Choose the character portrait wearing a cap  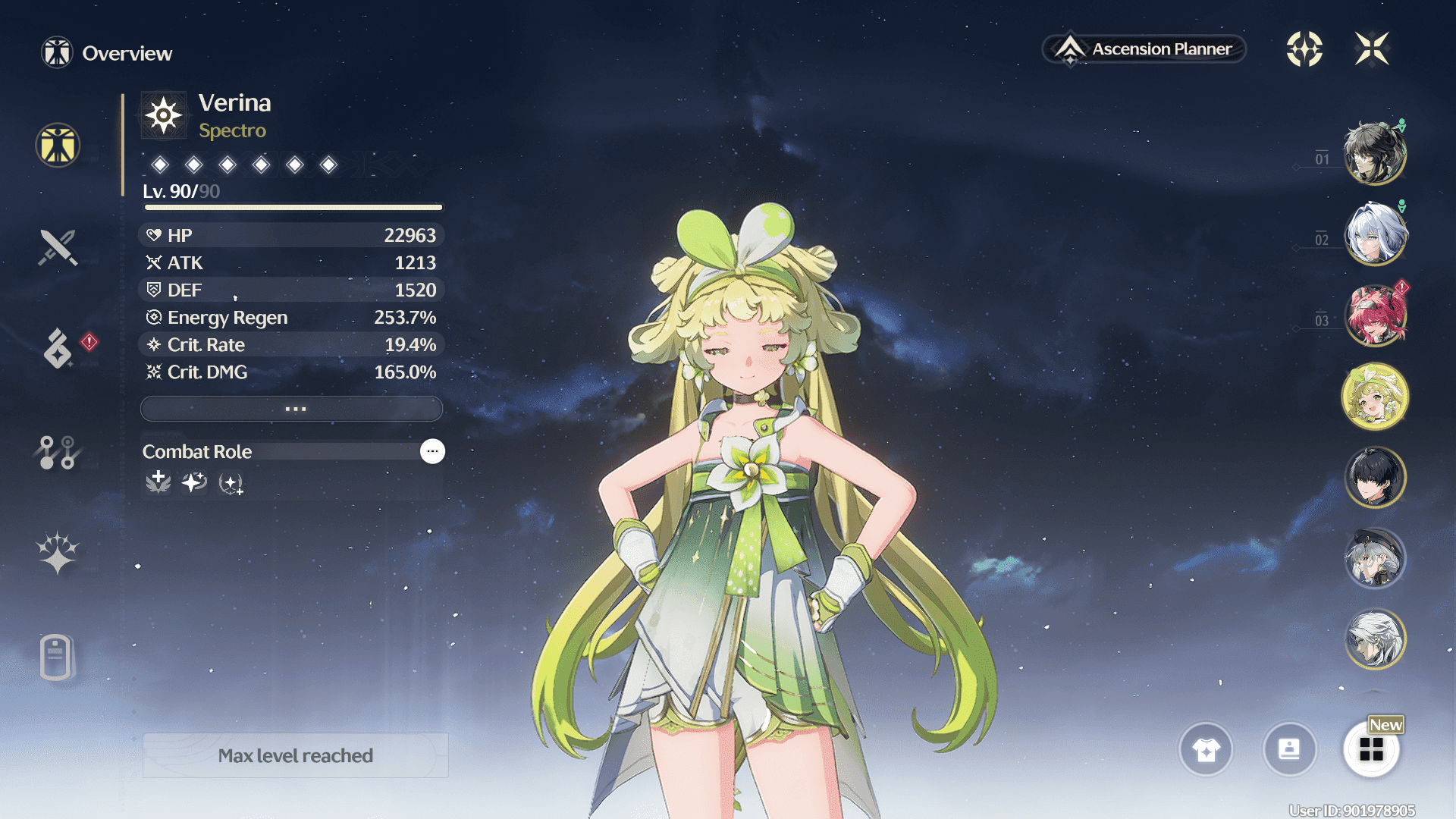tap(1374, 559)
